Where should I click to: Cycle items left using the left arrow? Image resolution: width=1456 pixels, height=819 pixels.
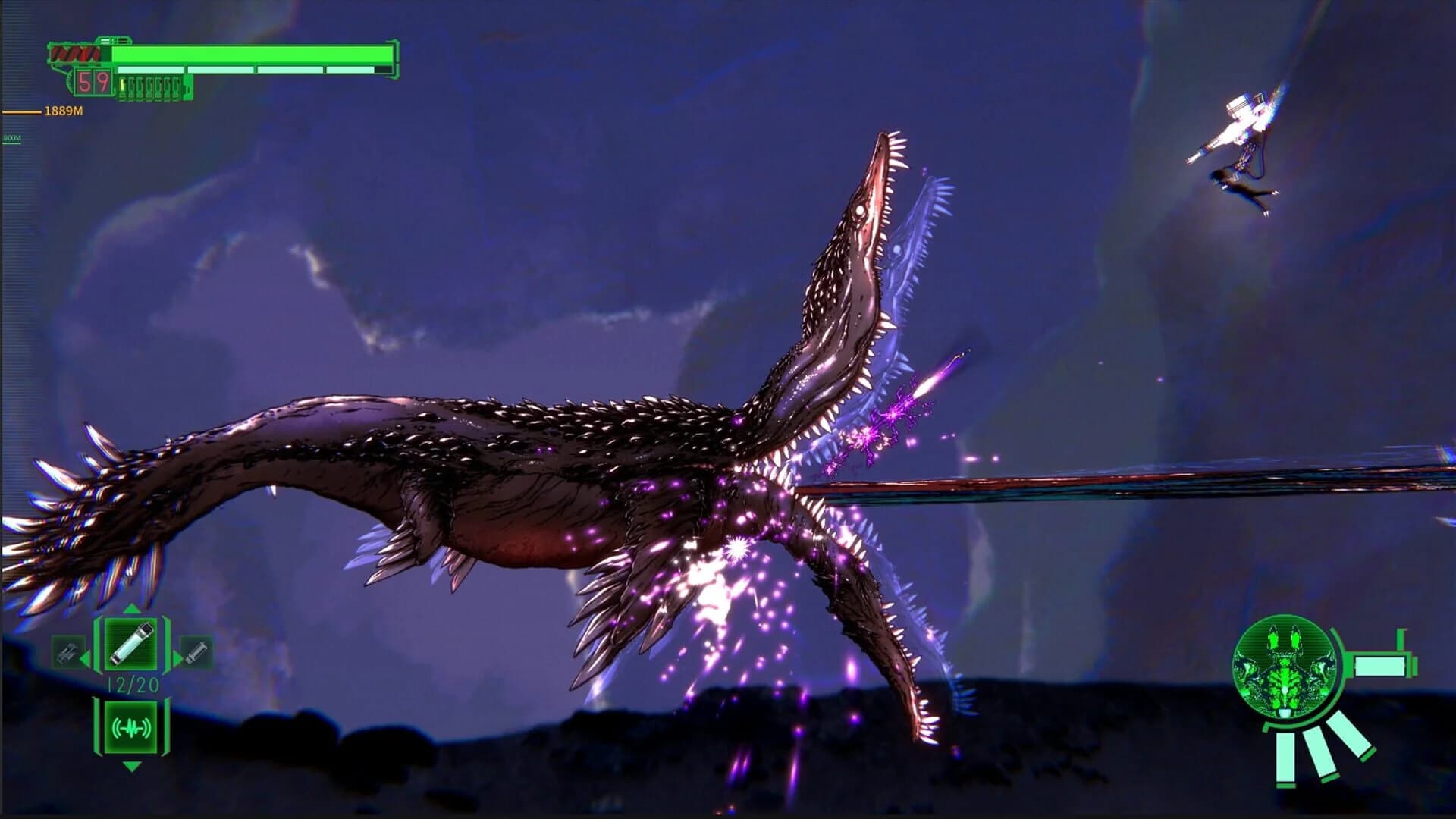85,657
